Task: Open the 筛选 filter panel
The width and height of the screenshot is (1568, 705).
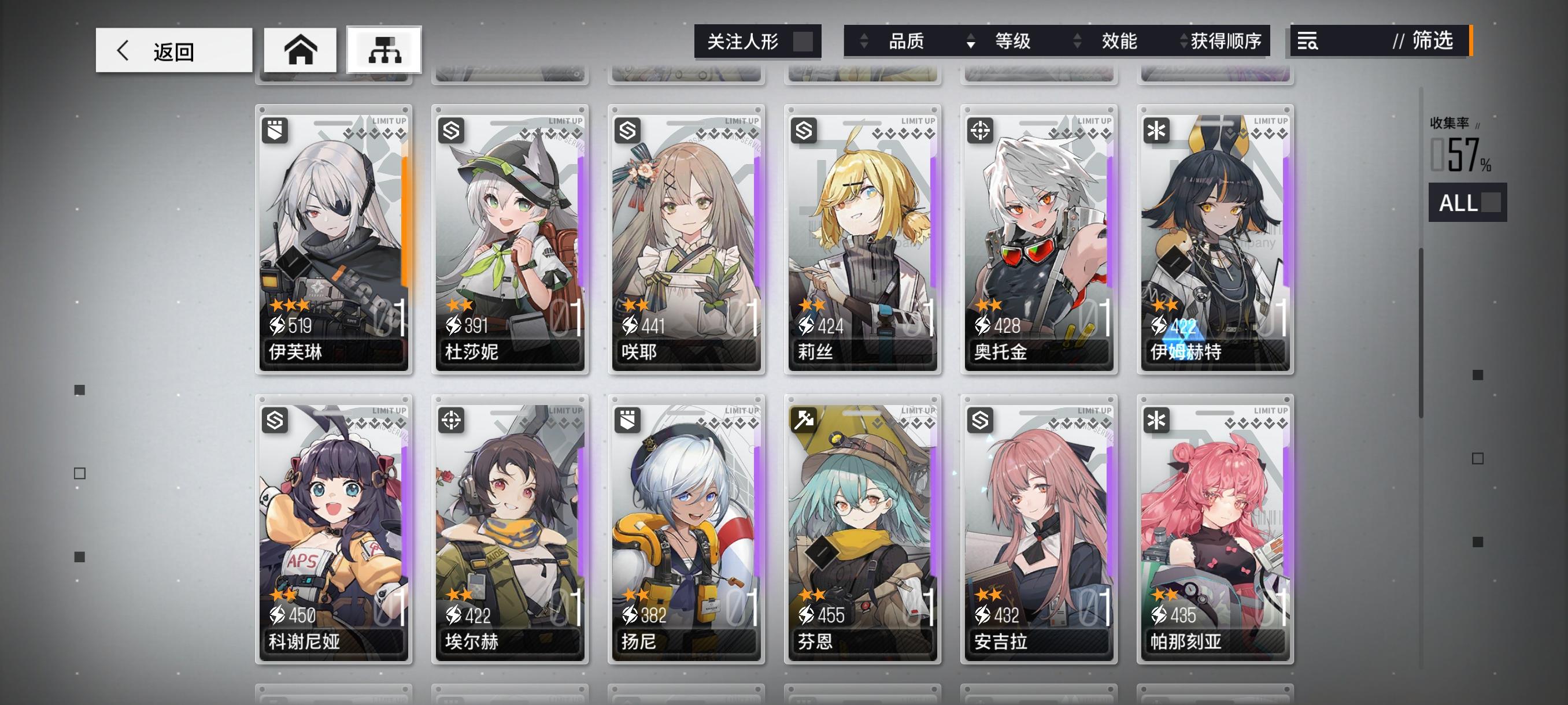Action: 1433,42
